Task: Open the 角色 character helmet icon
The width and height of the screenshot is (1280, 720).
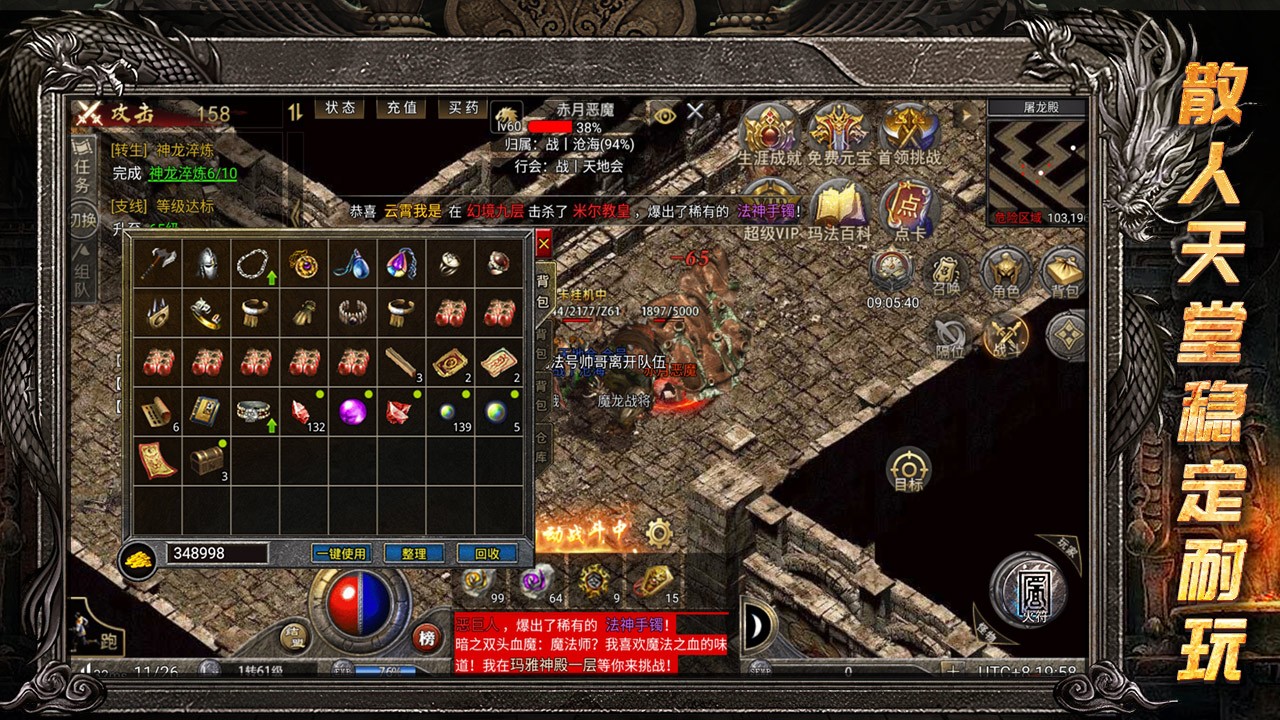Action: click(x=1006, y=272)
